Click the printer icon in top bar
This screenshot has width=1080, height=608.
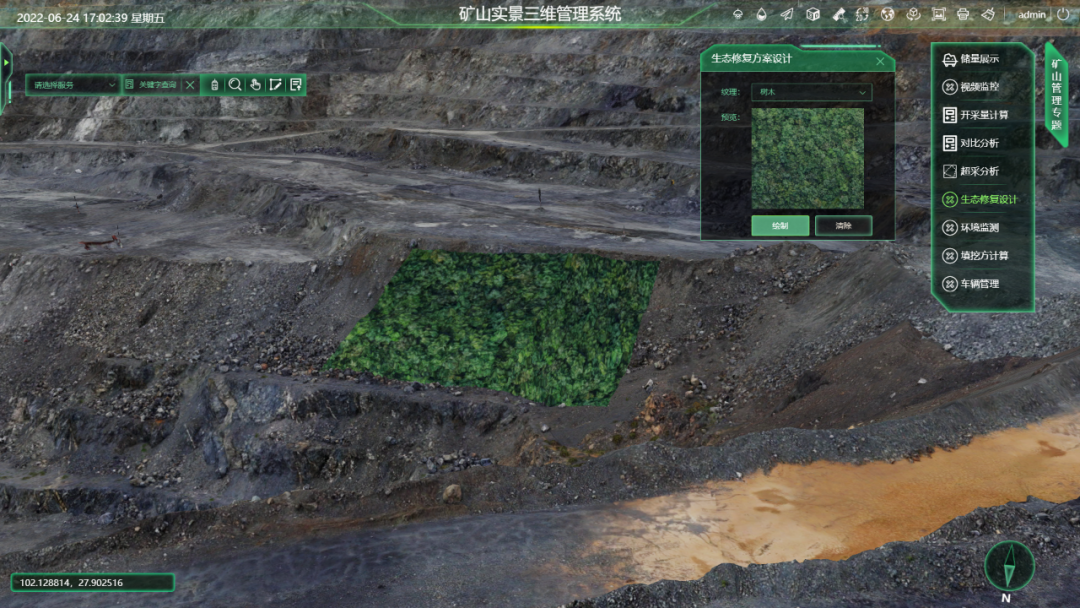963,15
